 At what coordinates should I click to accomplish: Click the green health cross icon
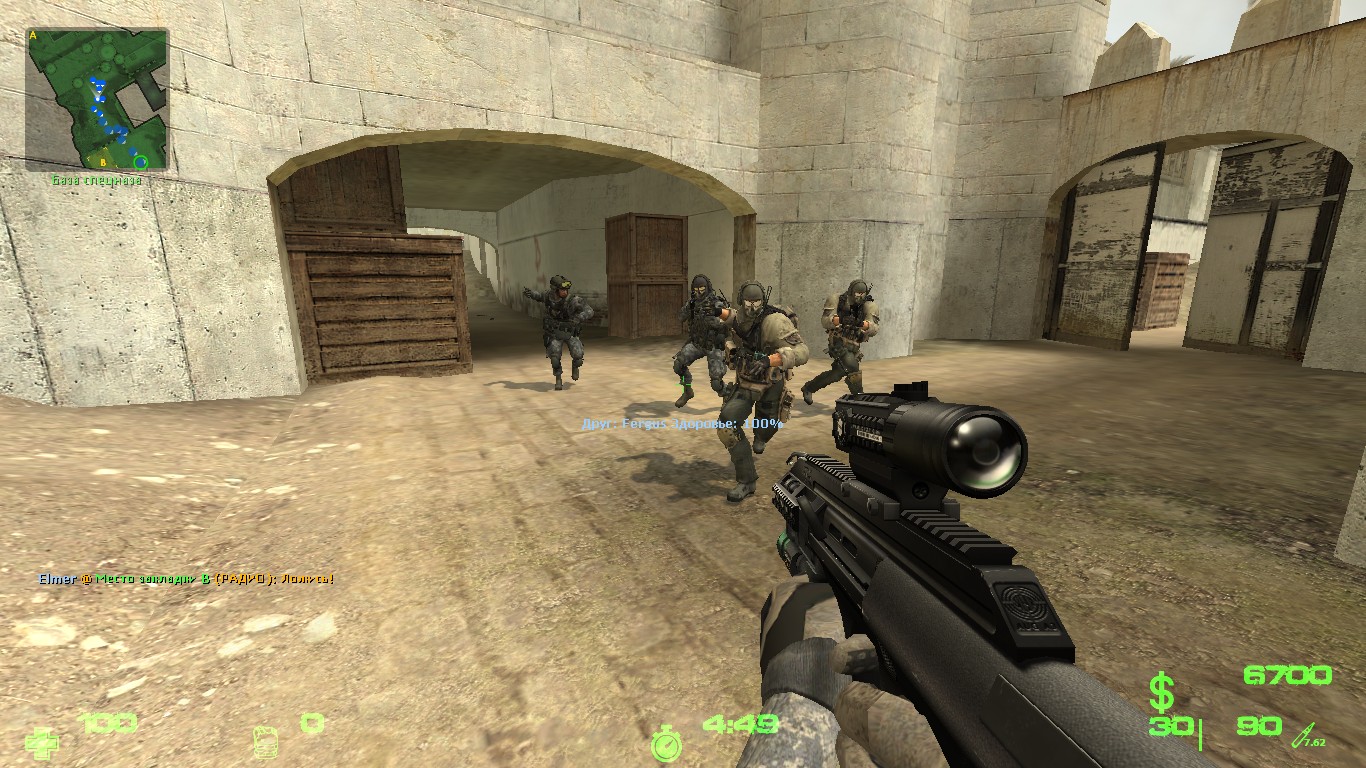pyautogui.click(x=41, y=741)
